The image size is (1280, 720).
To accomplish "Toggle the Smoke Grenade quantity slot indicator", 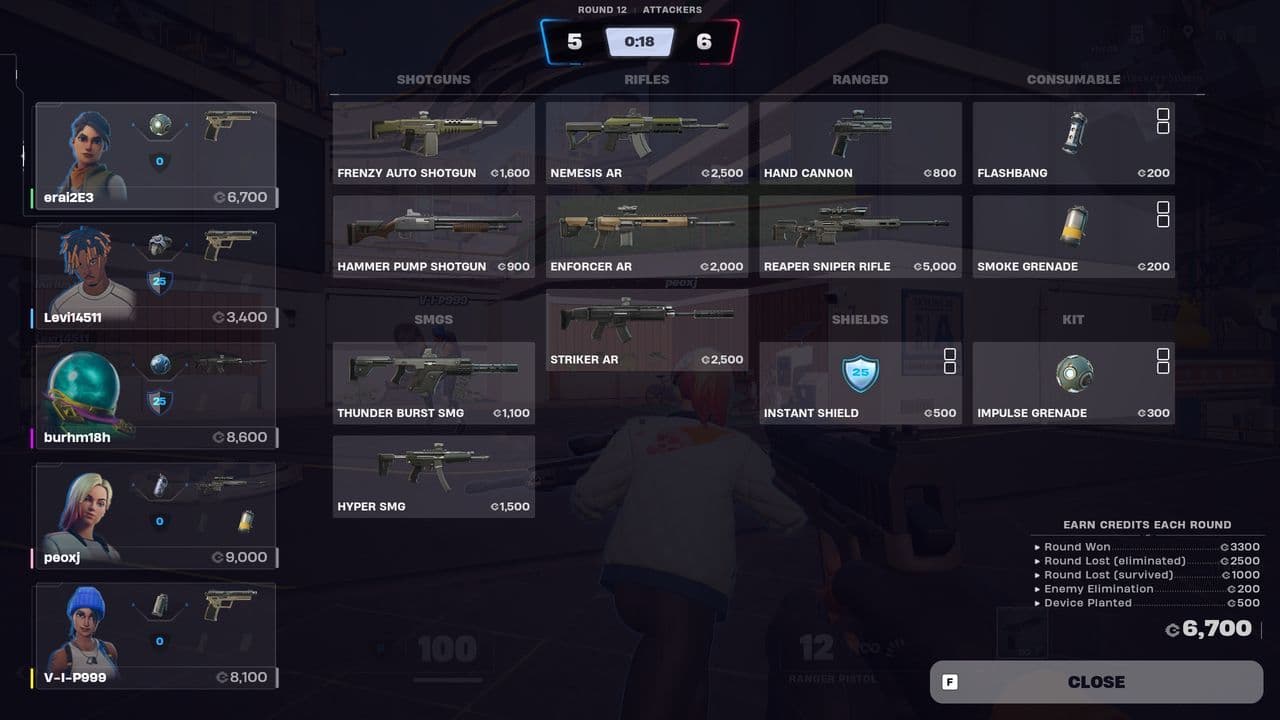I will point(1163,215).
